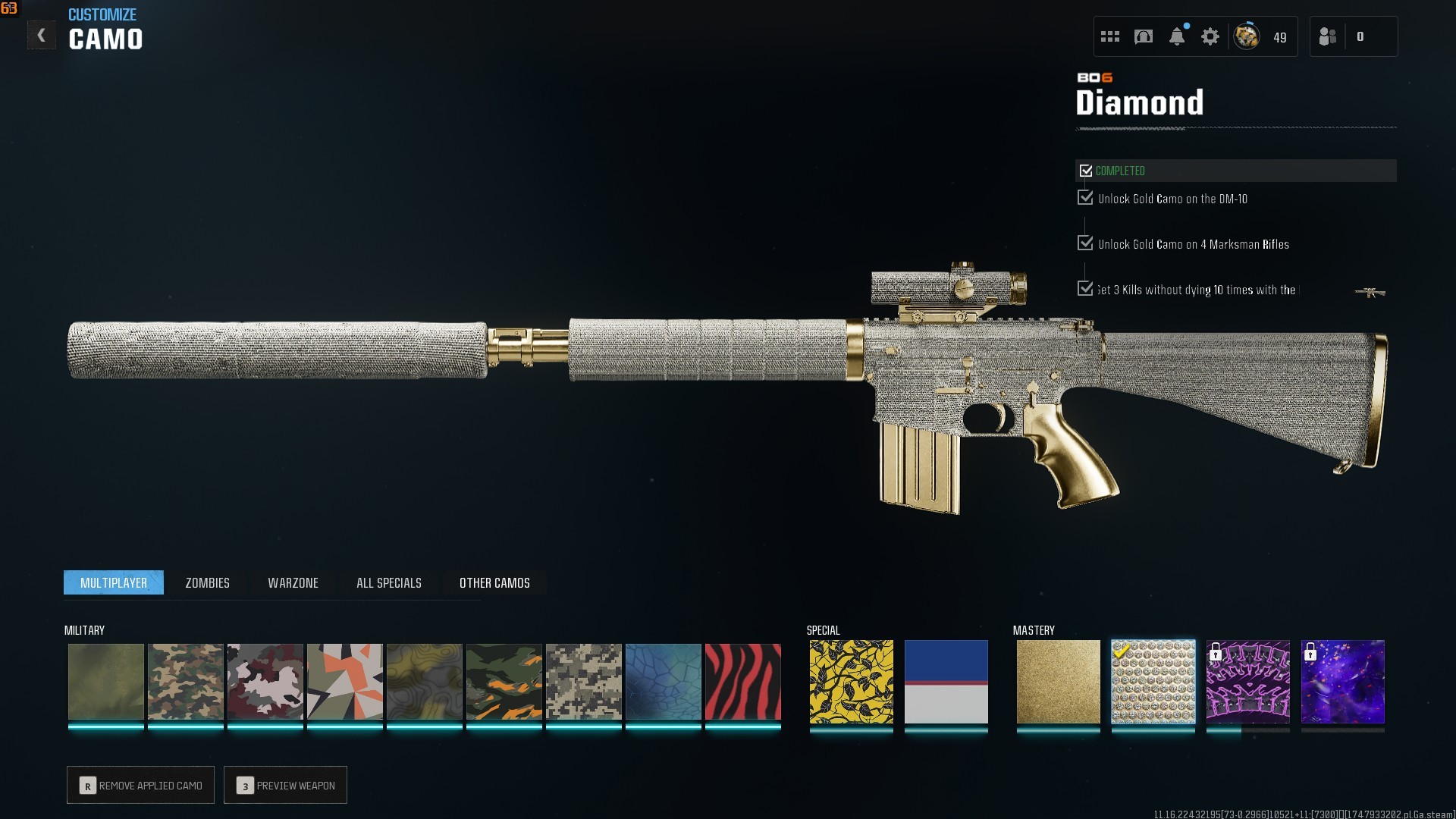Click the Preview Weapon button

[286, 785]
